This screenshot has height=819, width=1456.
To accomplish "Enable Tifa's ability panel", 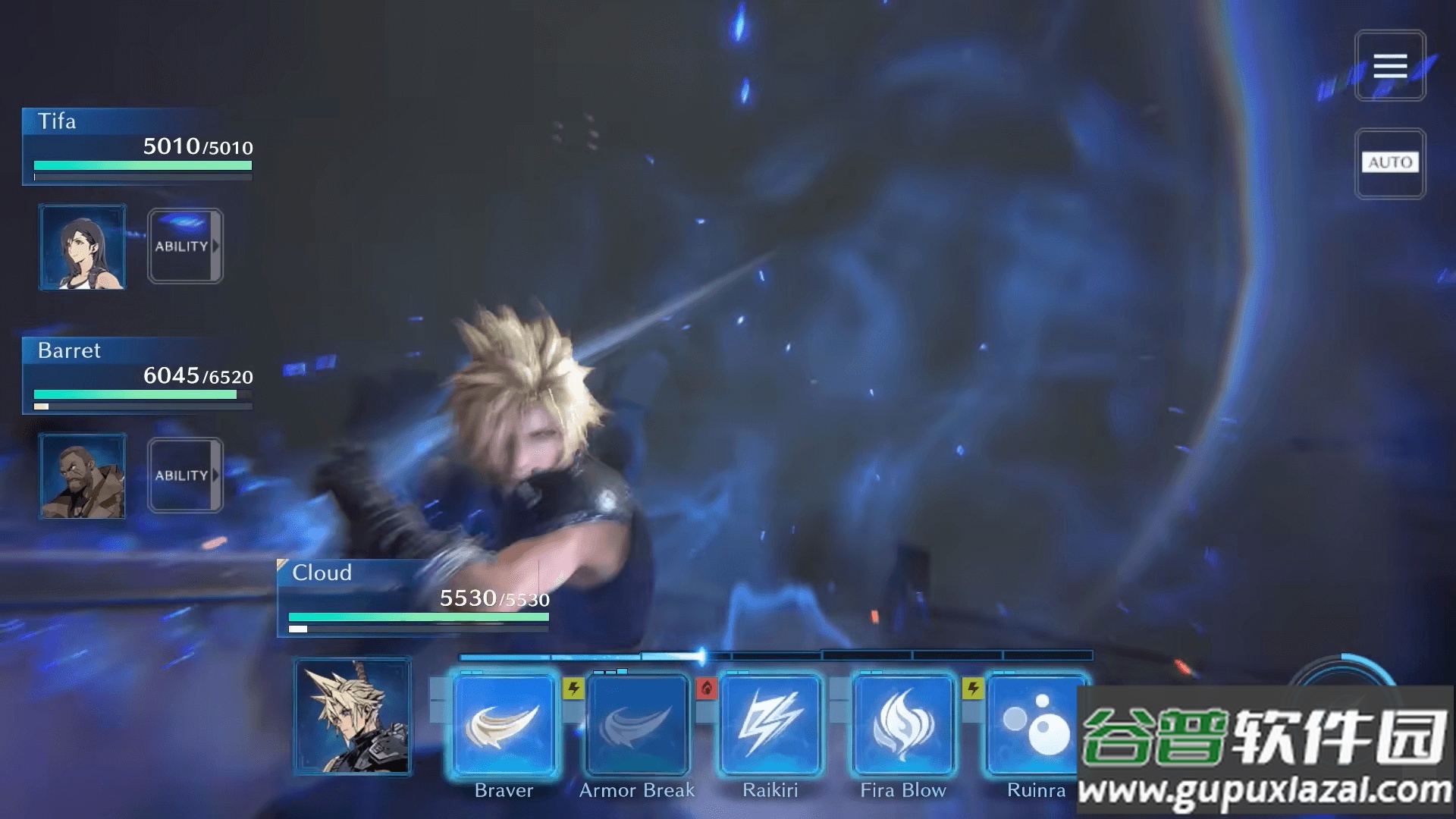I will 184,246.
